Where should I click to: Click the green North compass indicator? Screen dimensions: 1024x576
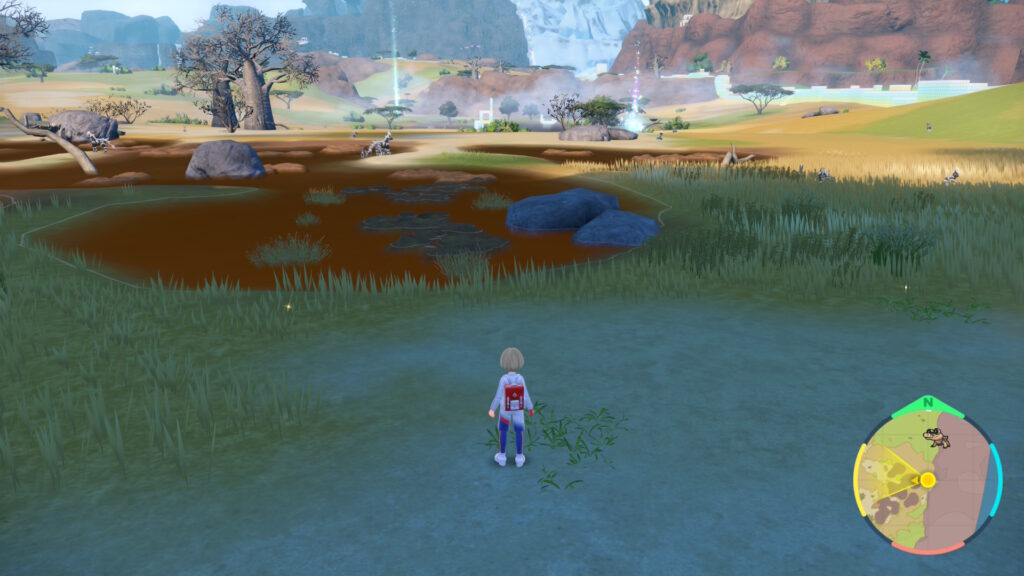[x=927, y=405]
